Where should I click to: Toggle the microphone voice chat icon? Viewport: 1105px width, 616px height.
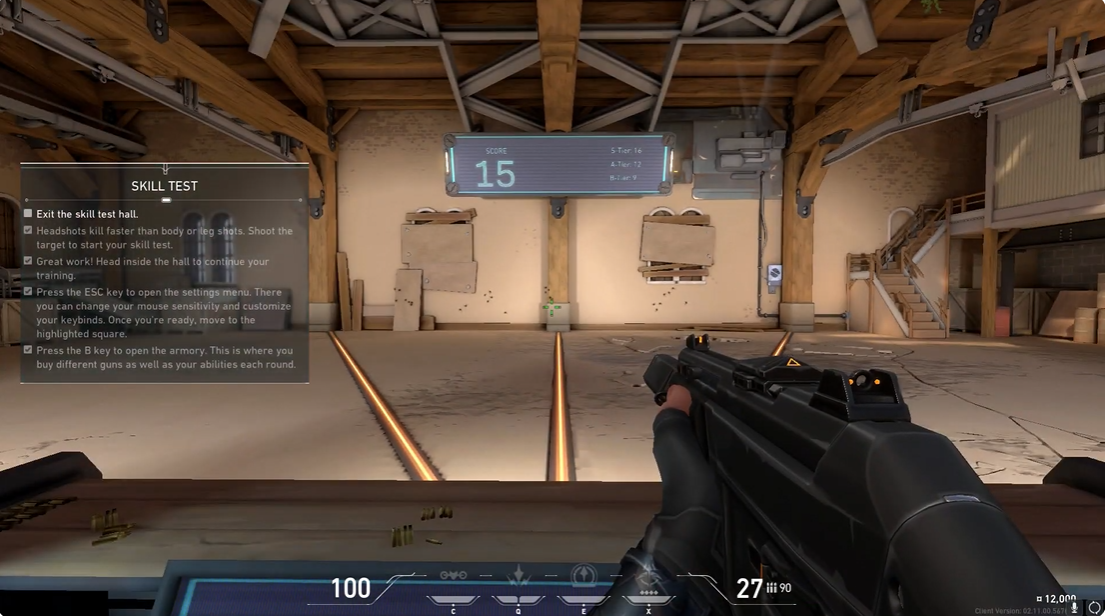click(1075, 608)
